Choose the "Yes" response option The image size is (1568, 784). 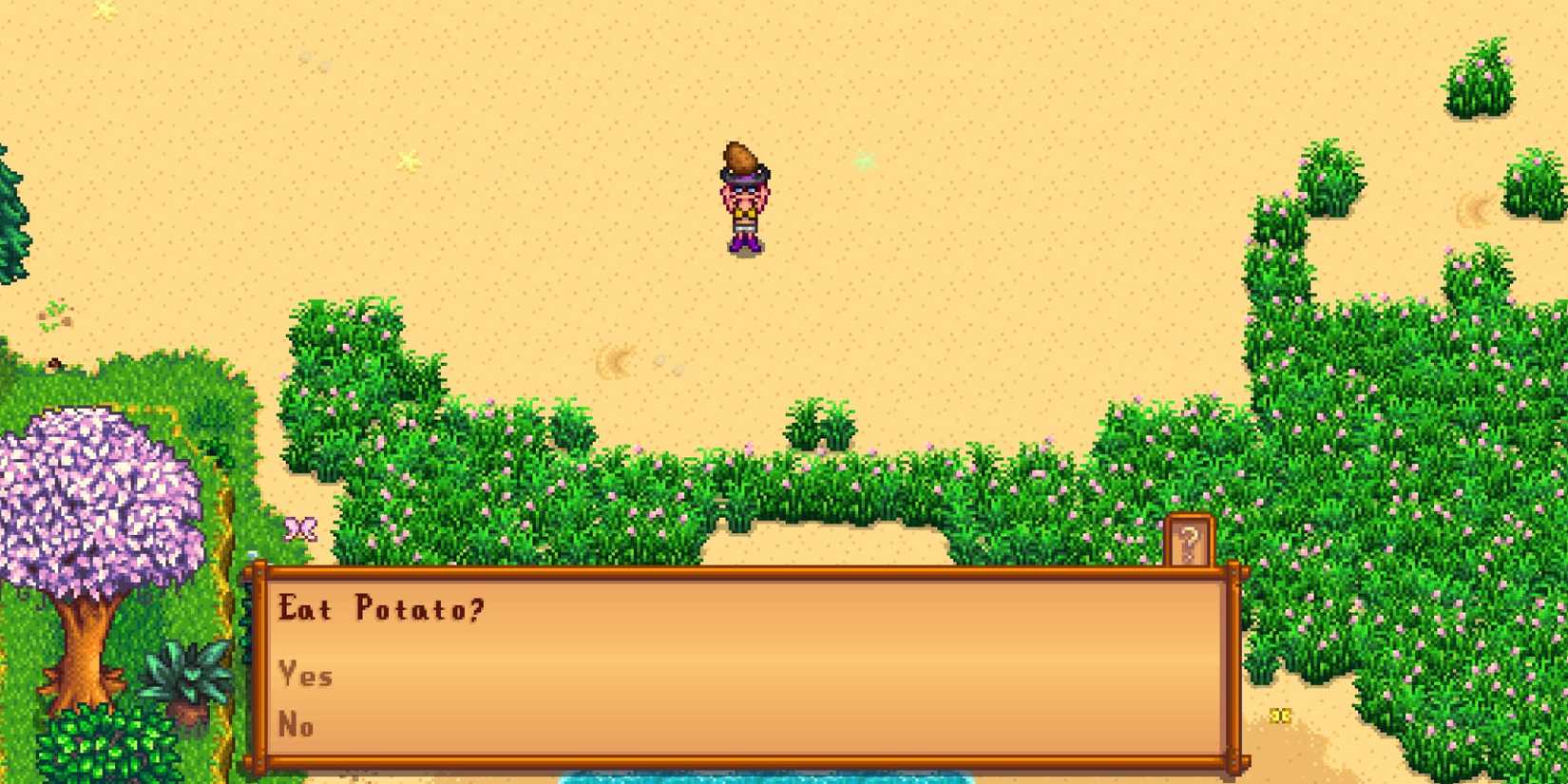pos(304,675)
